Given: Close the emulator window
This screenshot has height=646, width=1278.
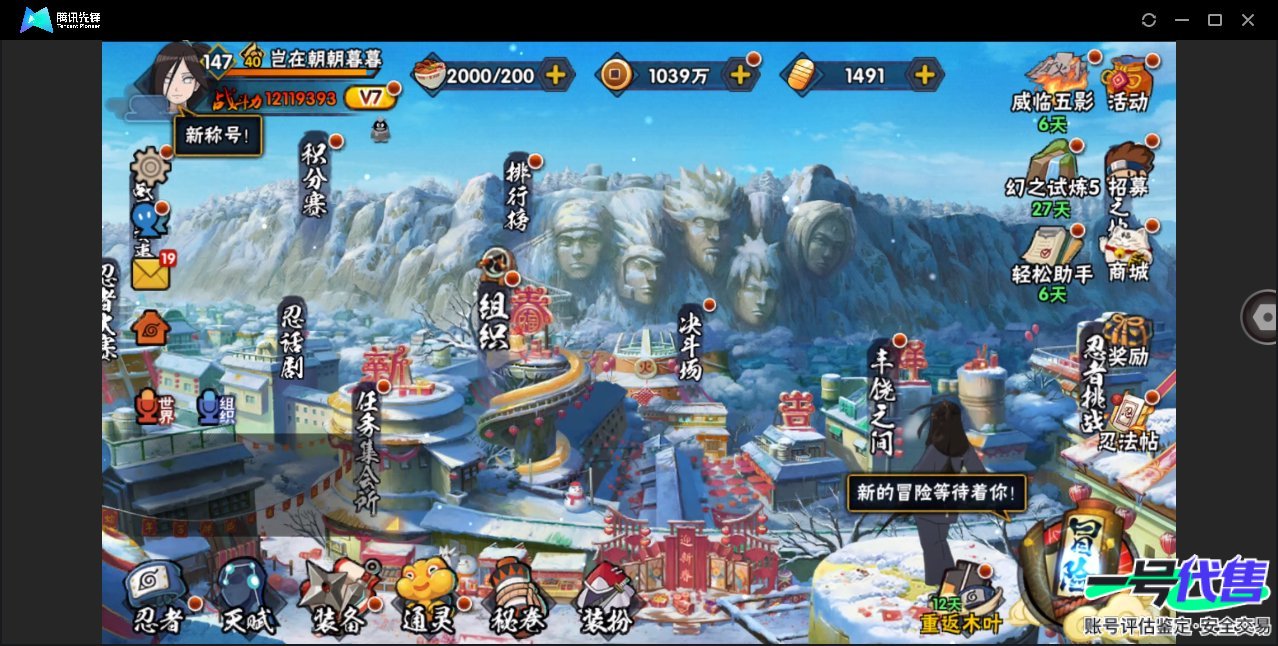Looking at the screenshot, I should [1248, 20].
